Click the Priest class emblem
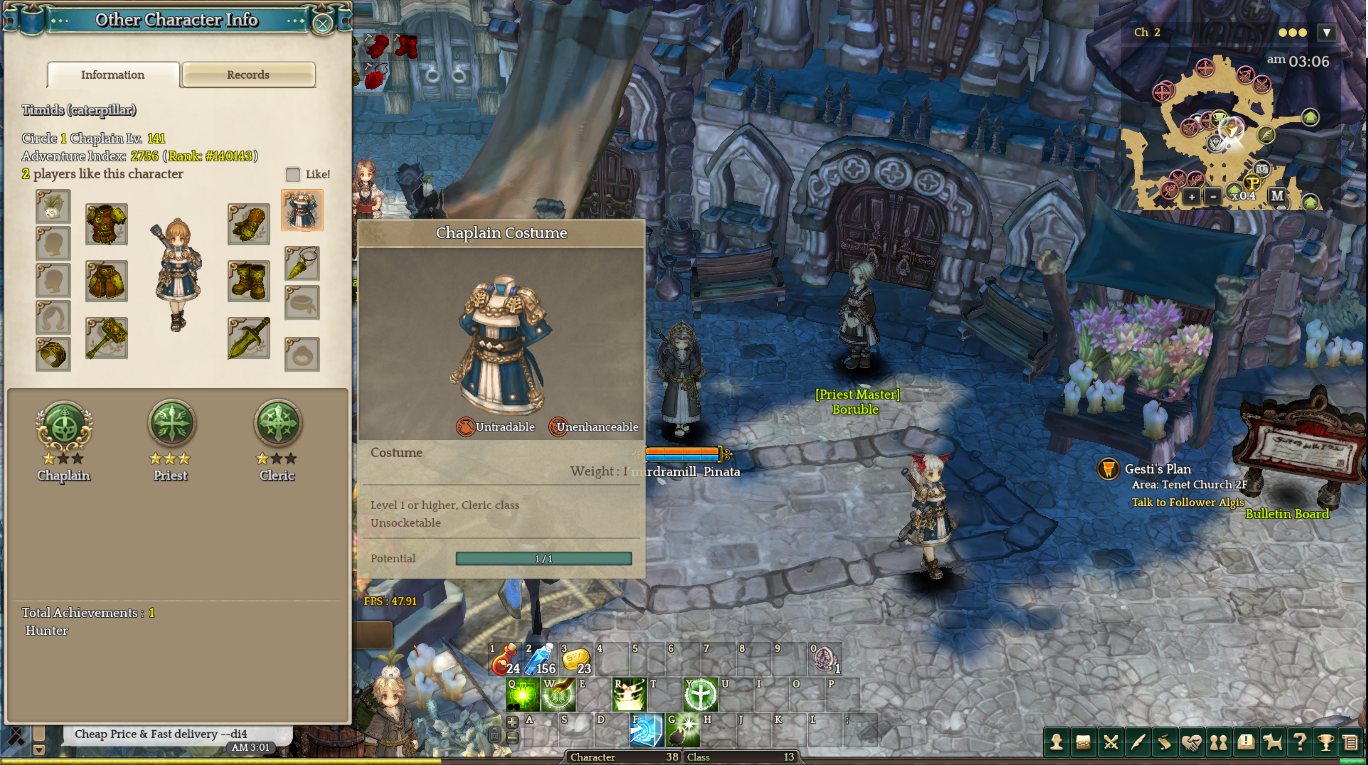This screenshot has height=765, width=1368. [171, 424]
